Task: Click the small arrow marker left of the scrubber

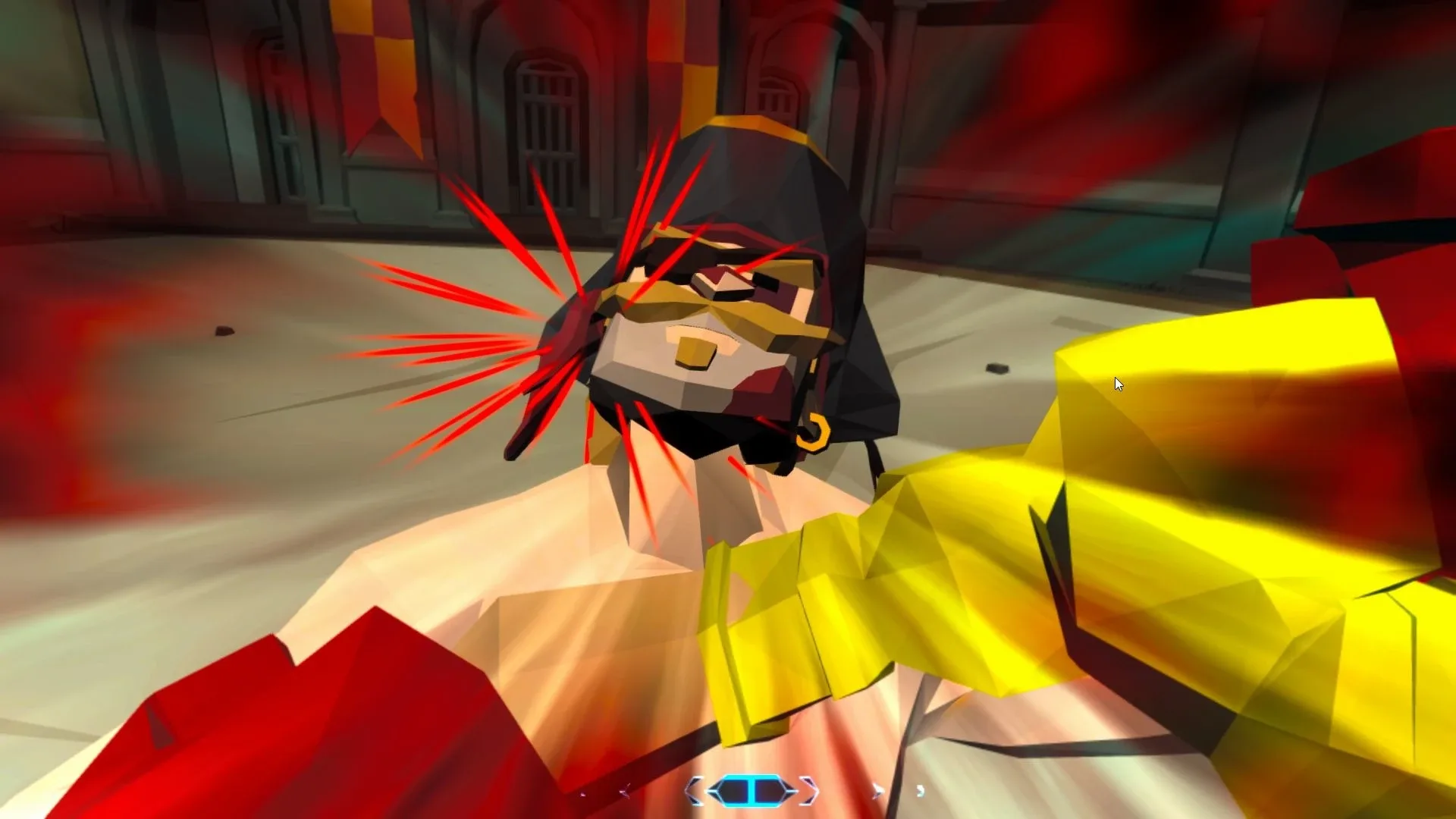Action: (624, 792)
